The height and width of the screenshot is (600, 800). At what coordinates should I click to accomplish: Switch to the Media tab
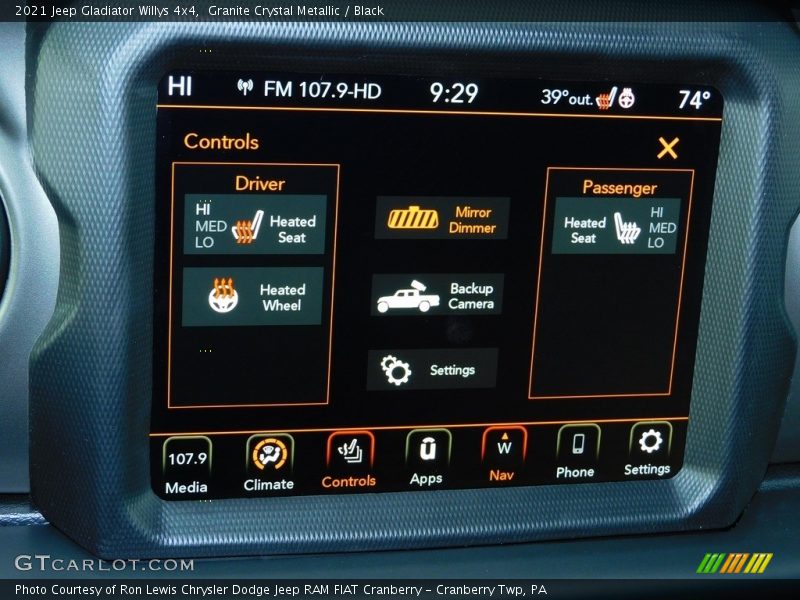[x=187, y=466]
